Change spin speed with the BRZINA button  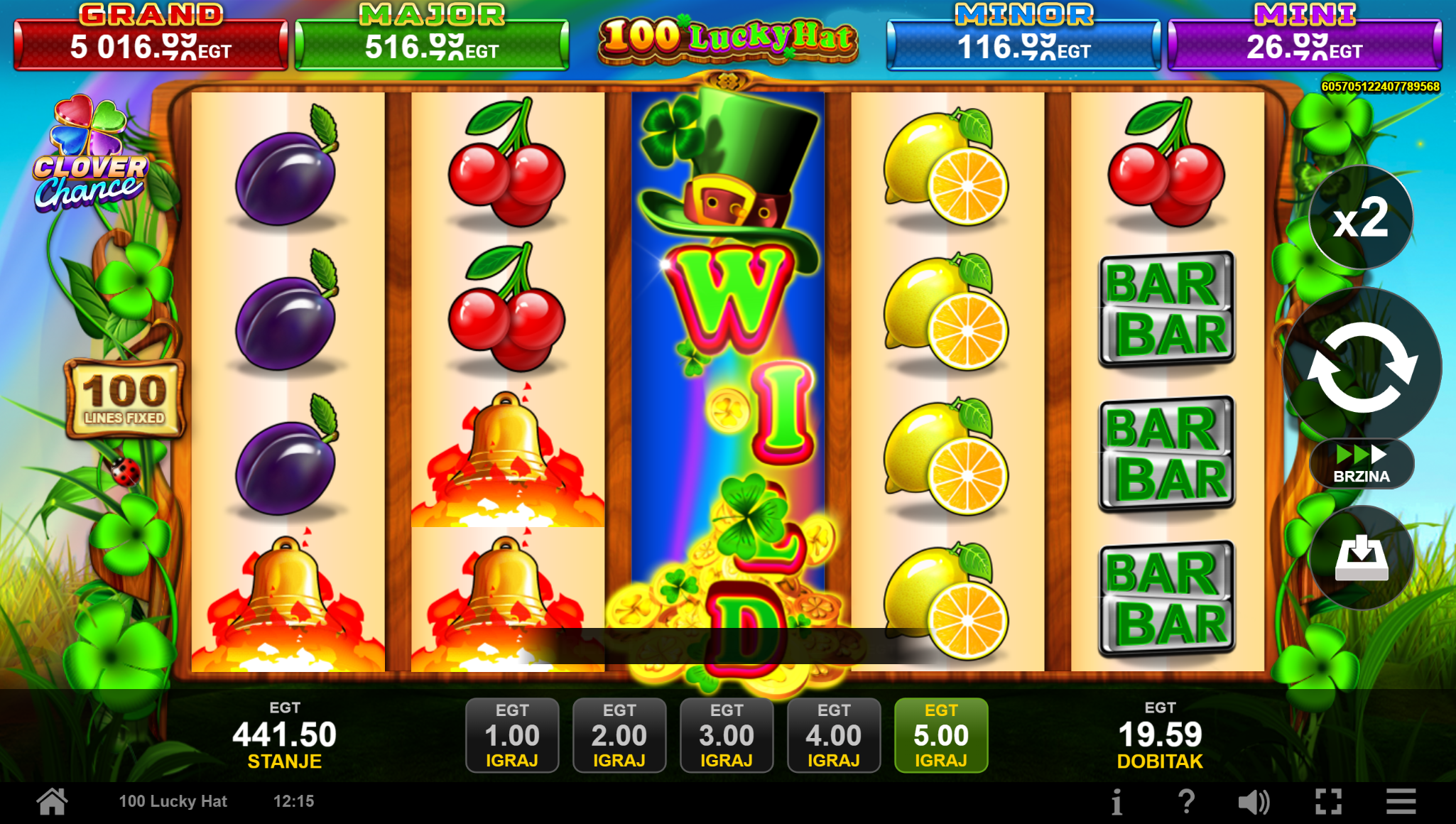[x=1361, y=465]
